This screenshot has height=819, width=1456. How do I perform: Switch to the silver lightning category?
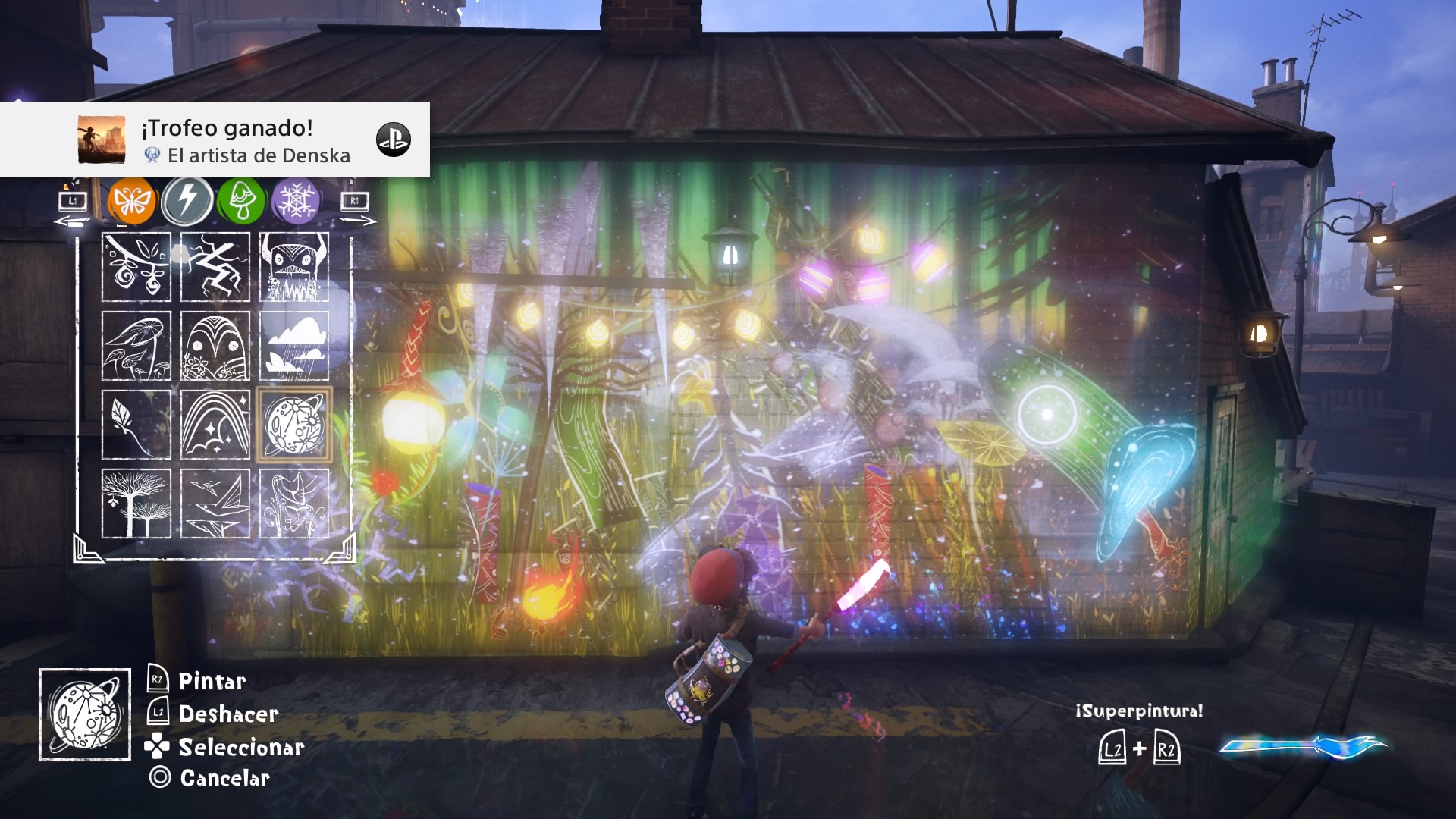point(190,201)
